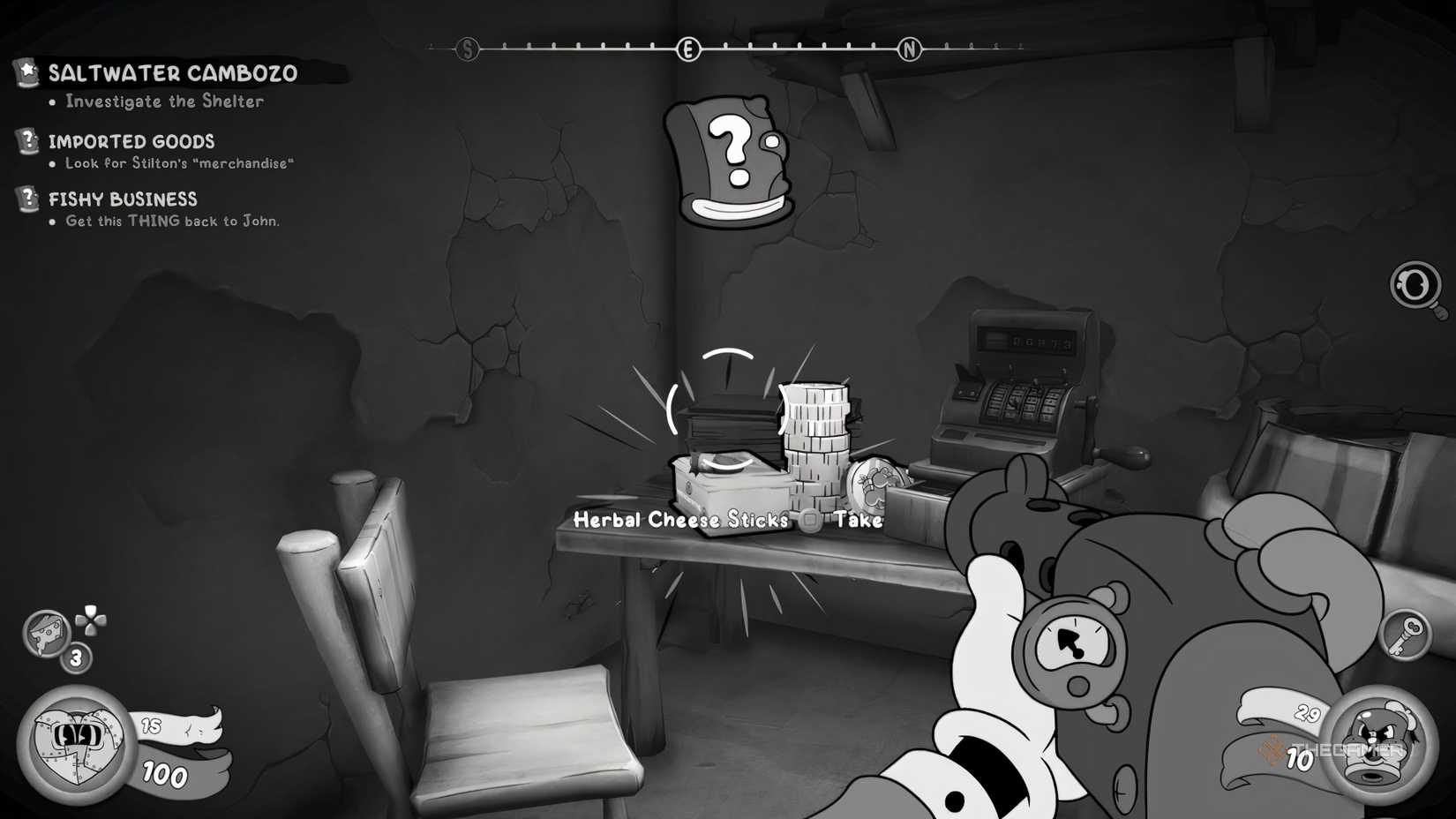Expand the Fishy Business quest entry
The width and height of the screenshot is (1456, 819).
point(124,199)
